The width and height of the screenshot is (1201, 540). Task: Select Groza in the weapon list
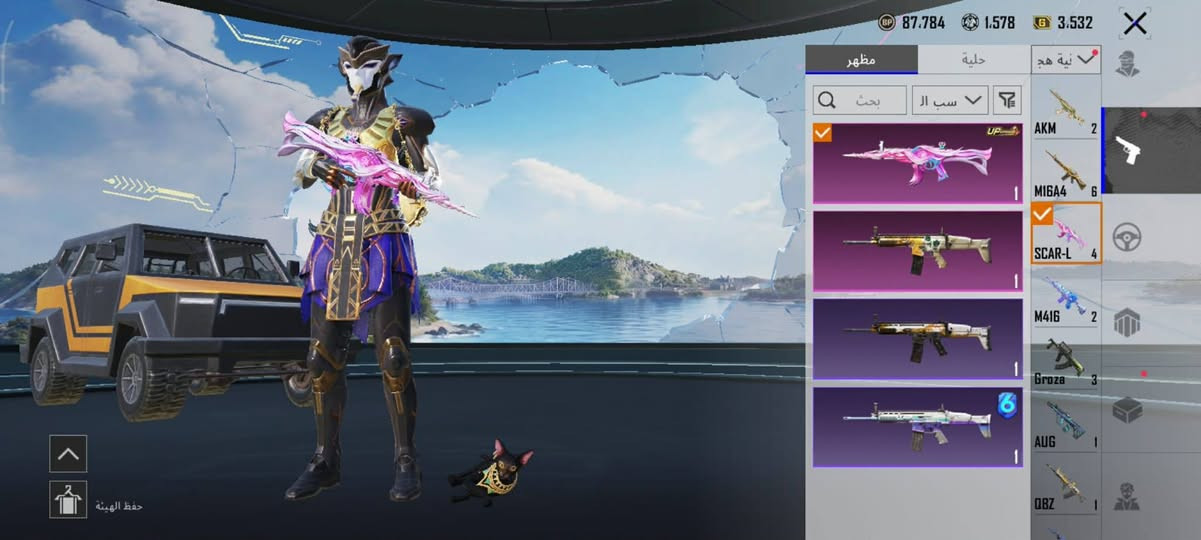(x=1065, y=363)
